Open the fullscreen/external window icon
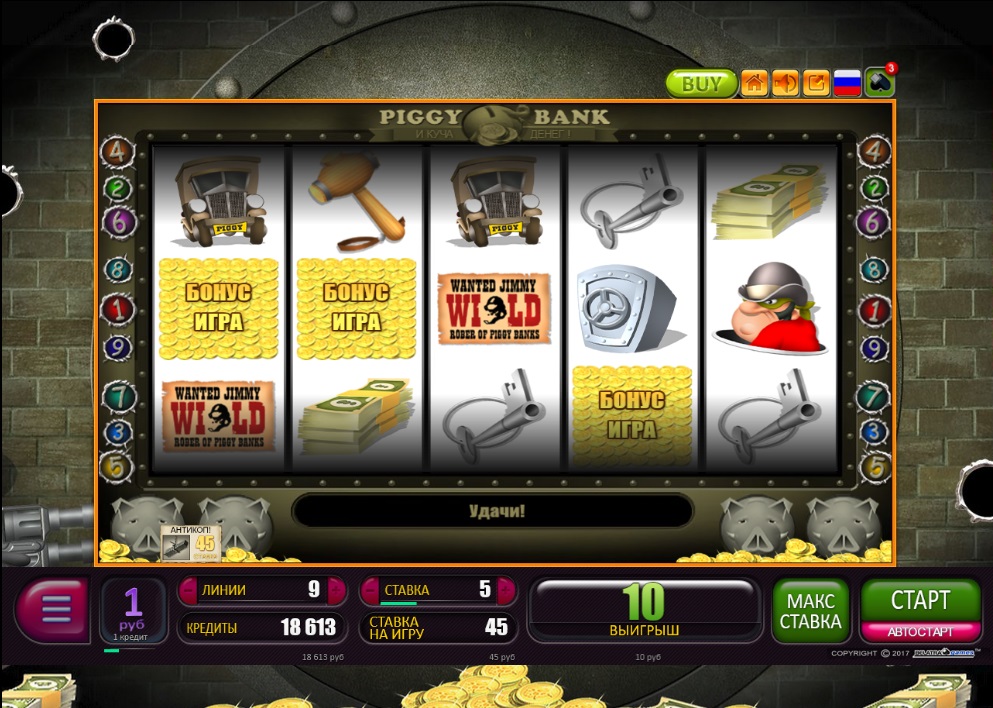The height and width of the screenshot is (708, 993). (x=816, y=83)
